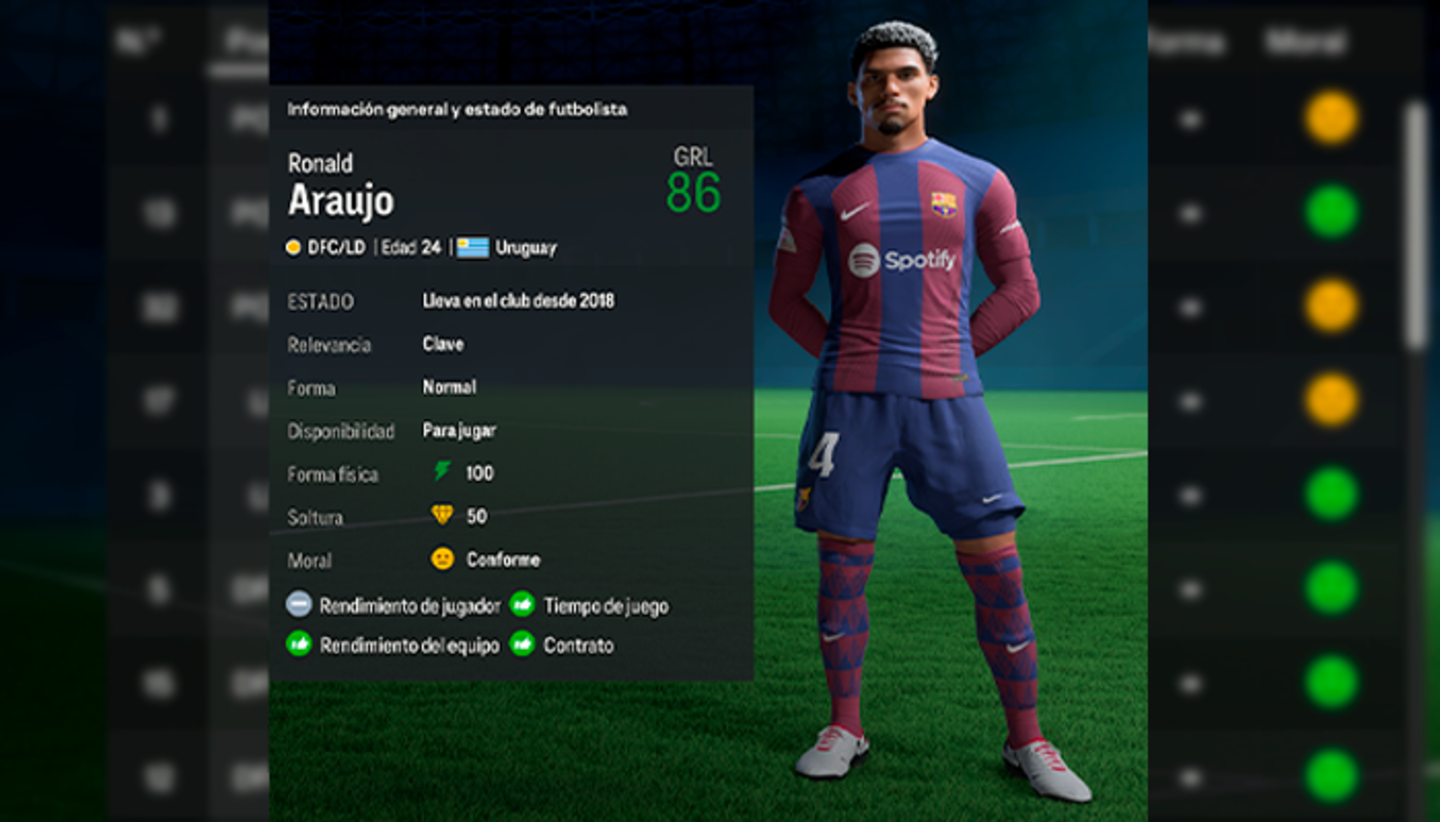Open the Forma Normal status entry
The image size is (1440, 822).
pos(449,387)
